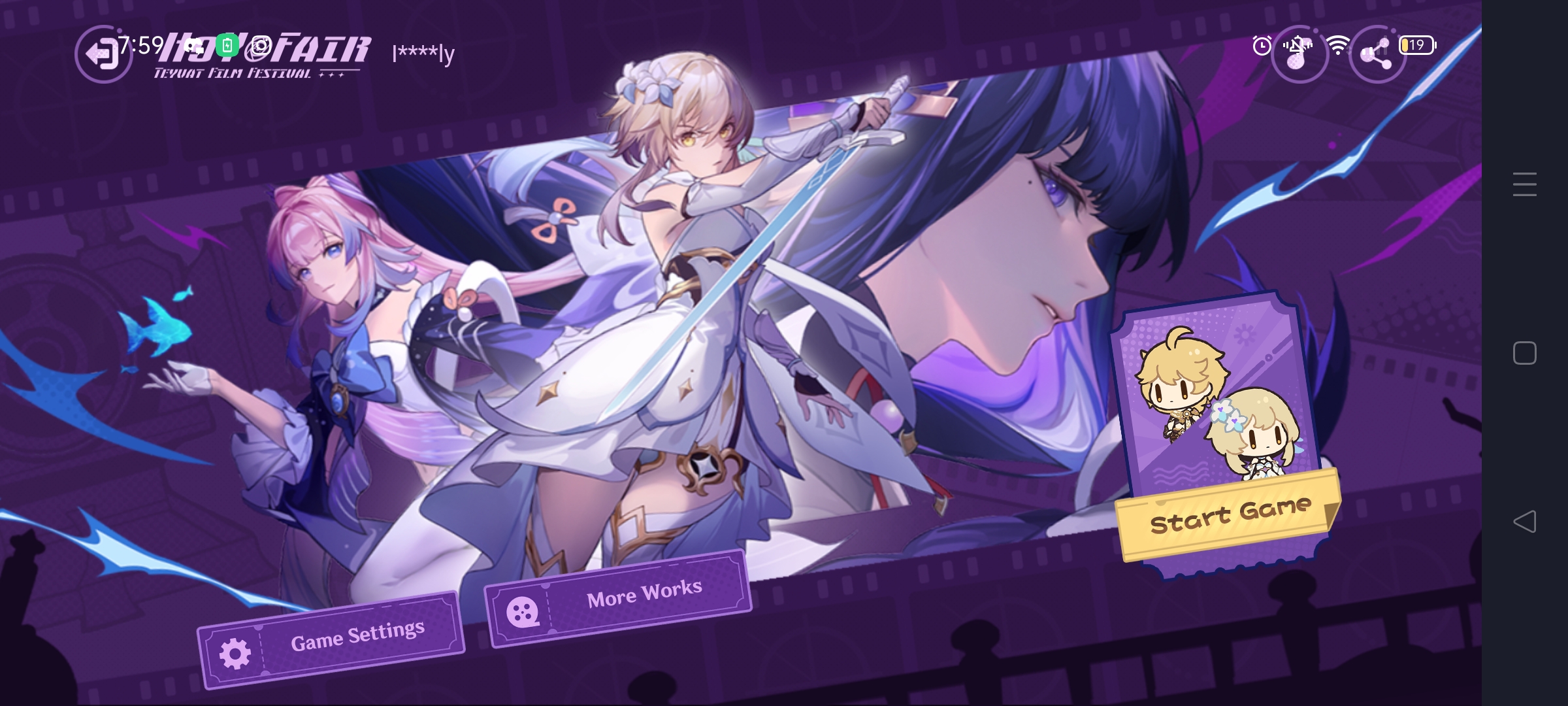1568x706 pixels.
Task: Open the recent apps square navigation control
Action: click(x=1525, y=352)
